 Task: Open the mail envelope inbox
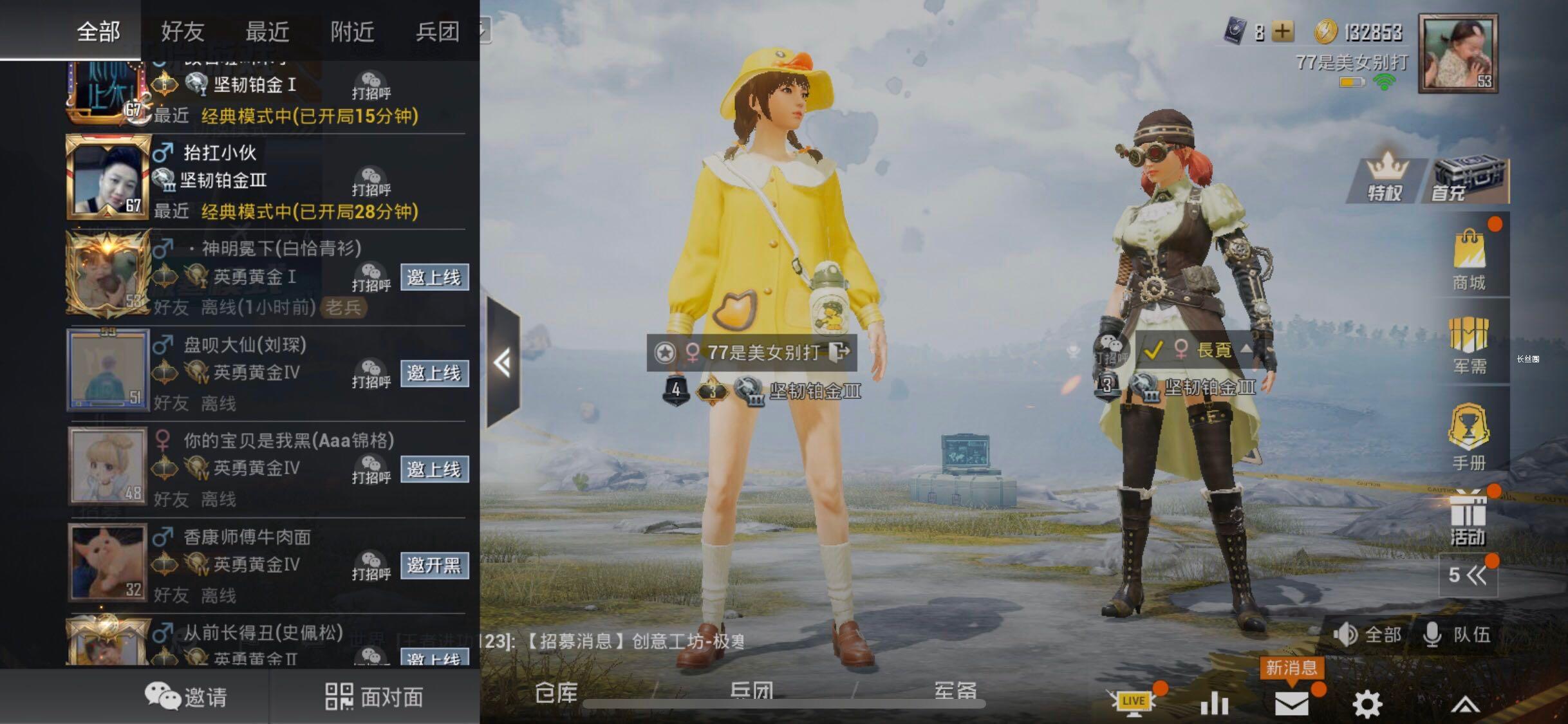click(x=1292, y=703)
